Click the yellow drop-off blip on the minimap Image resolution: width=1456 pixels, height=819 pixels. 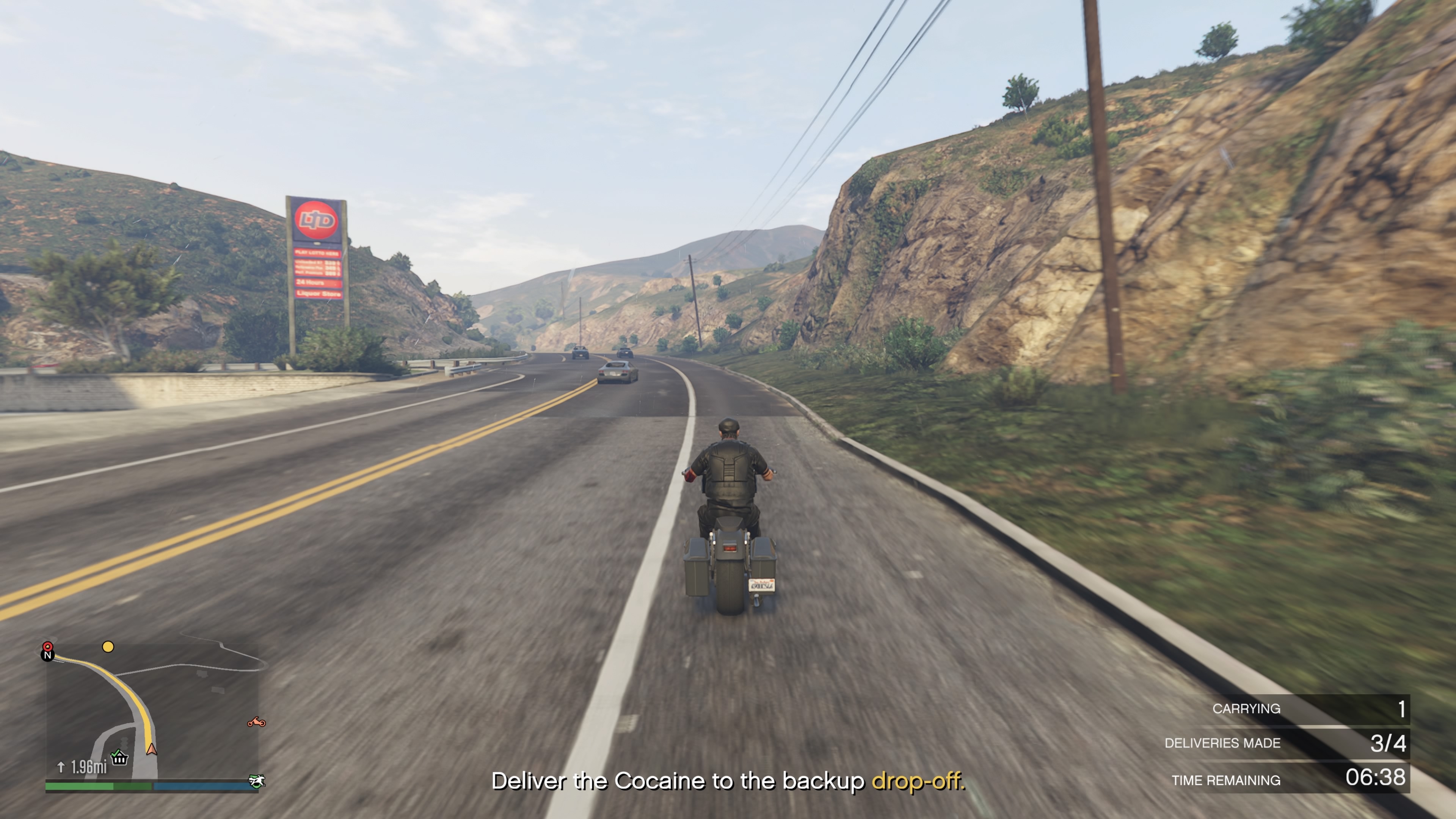(x=108, y=646)
